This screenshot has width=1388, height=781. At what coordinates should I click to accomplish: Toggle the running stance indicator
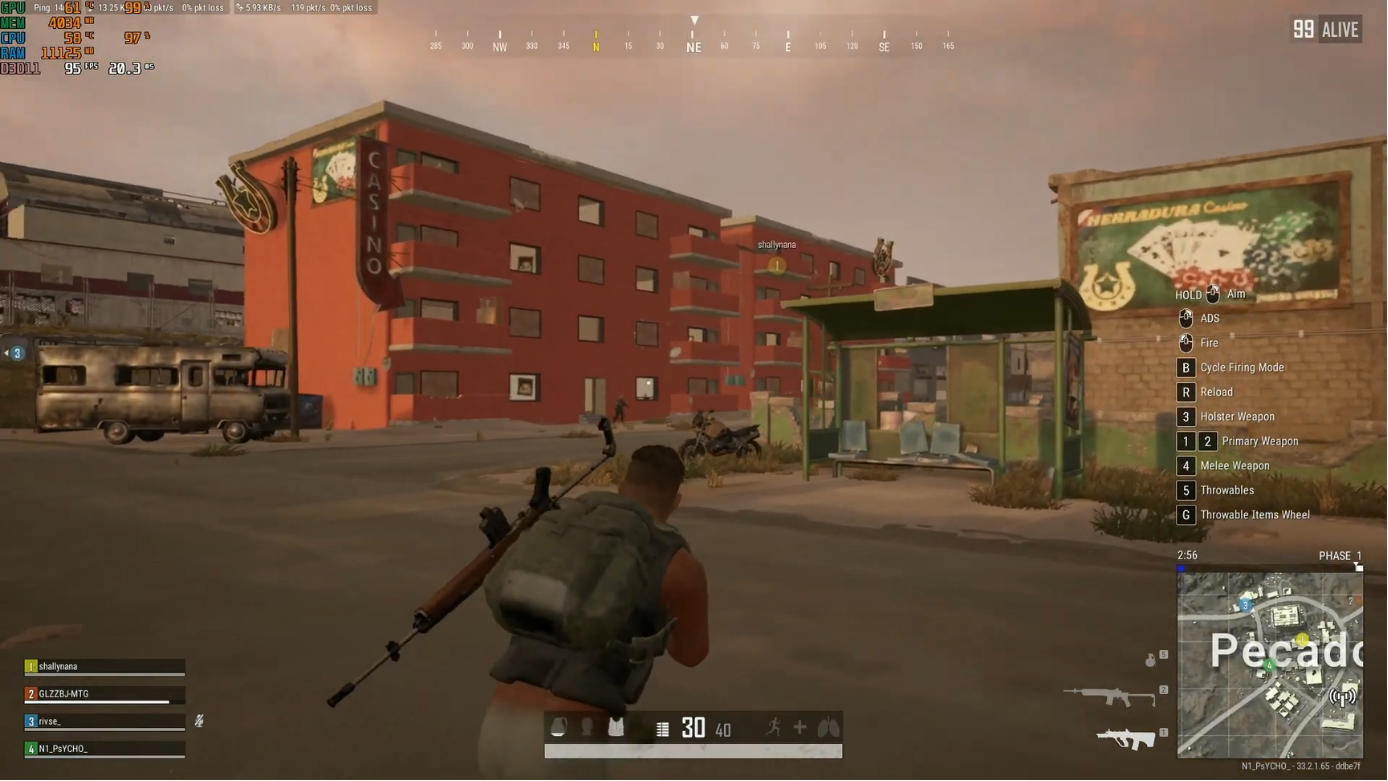point(772,728)
